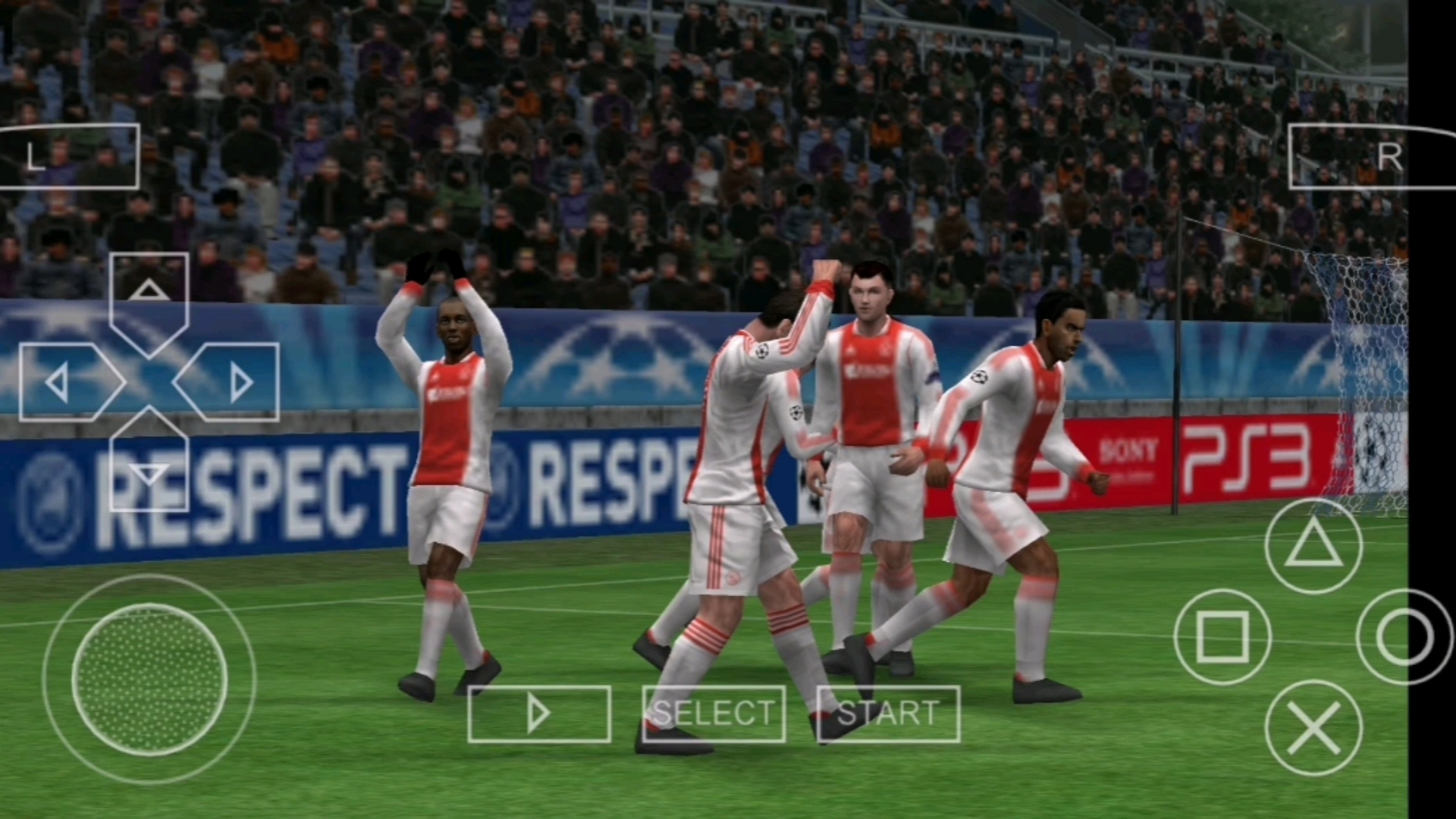
Task: Tap the fast-forward play arrow button
Action: point(539,714)
